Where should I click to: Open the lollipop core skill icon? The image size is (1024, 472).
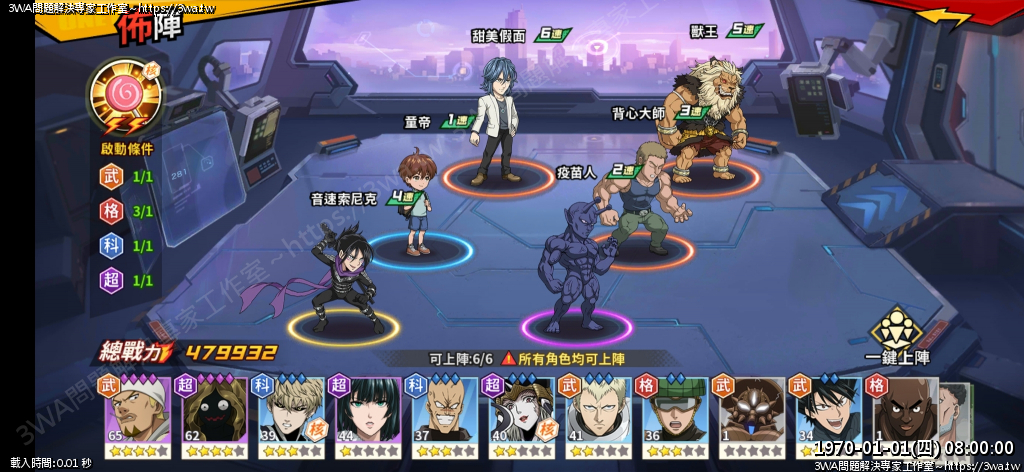tap(125, 95)
